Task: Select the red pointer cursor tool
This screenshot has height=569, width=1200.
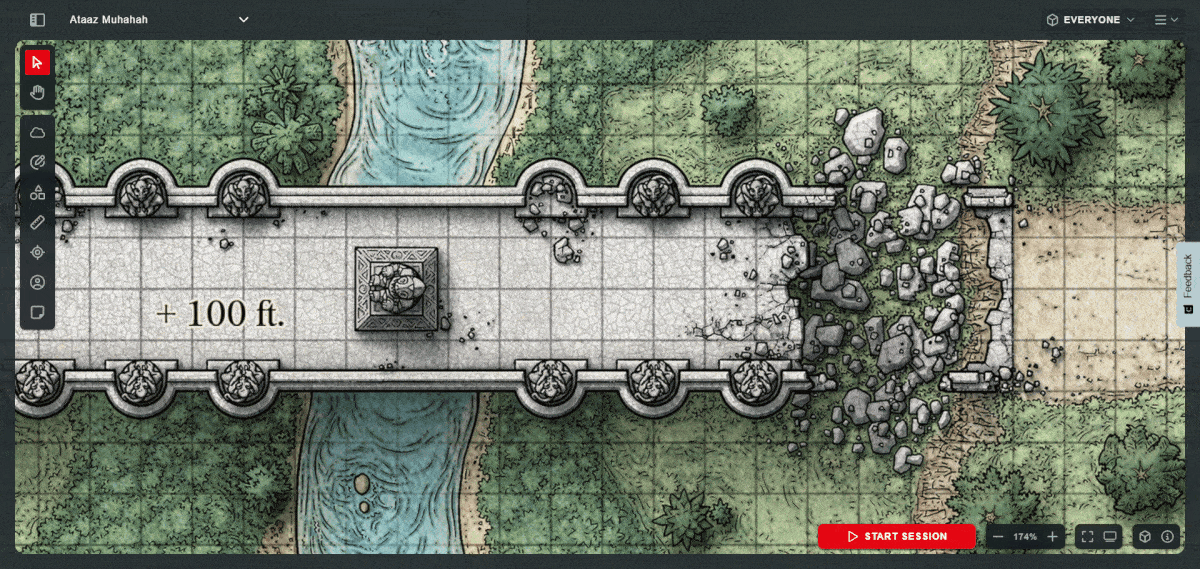Action: tap(37, 63)
